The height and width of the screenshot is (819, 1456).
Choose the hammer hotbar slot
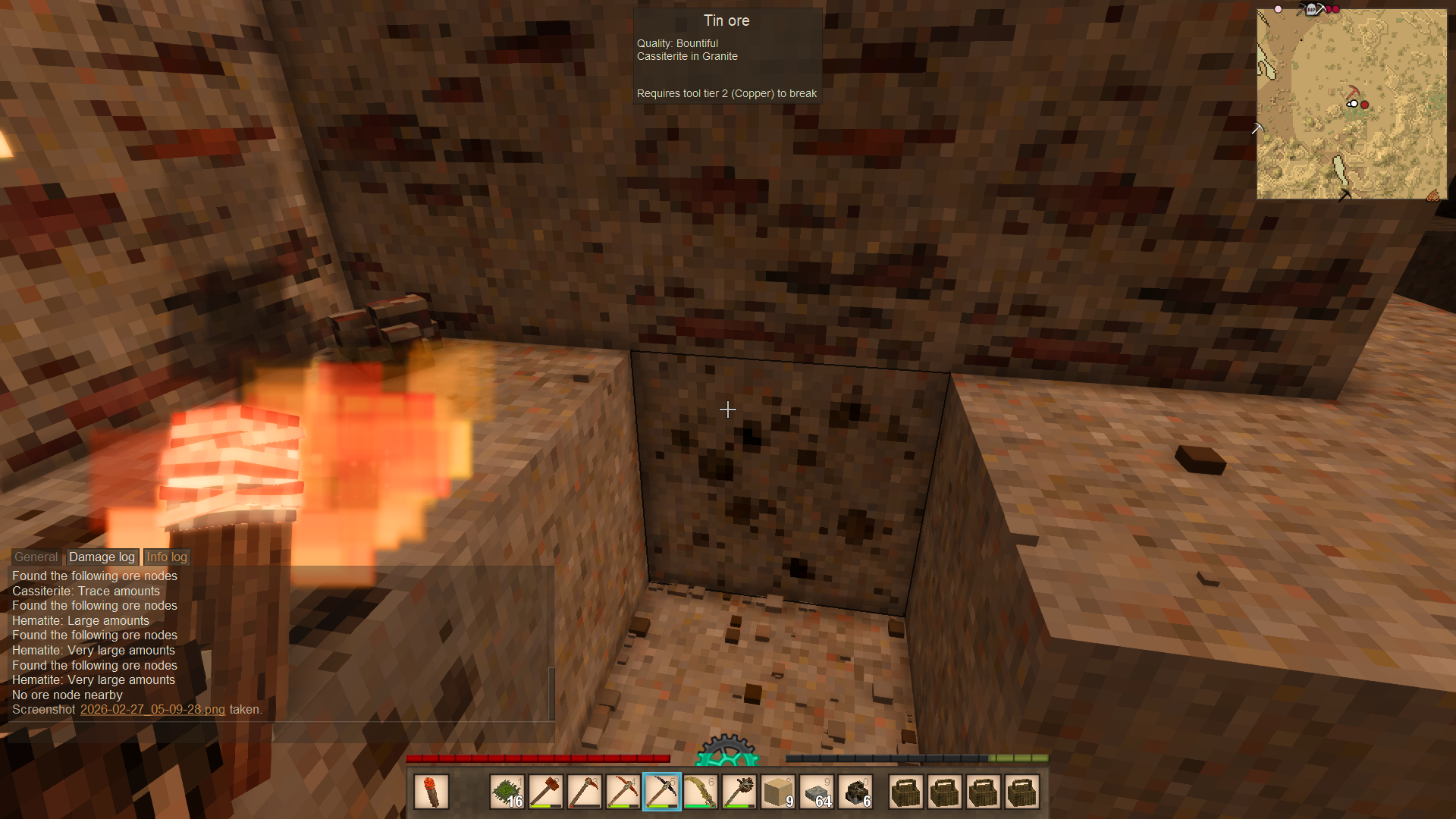(x=545, y=792)
